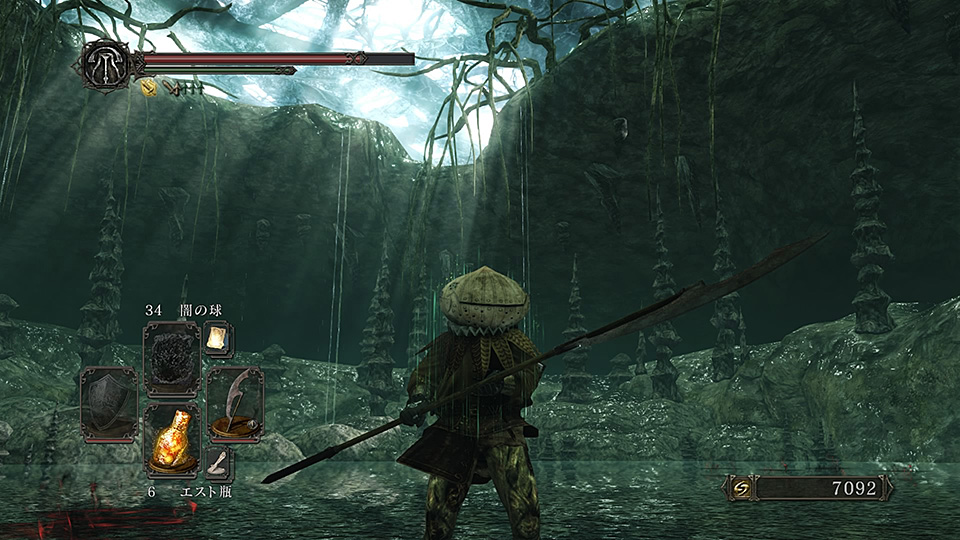Select the Dark Orb spell slot
This screenshot has height=540, width=960.
coord(172,360)
